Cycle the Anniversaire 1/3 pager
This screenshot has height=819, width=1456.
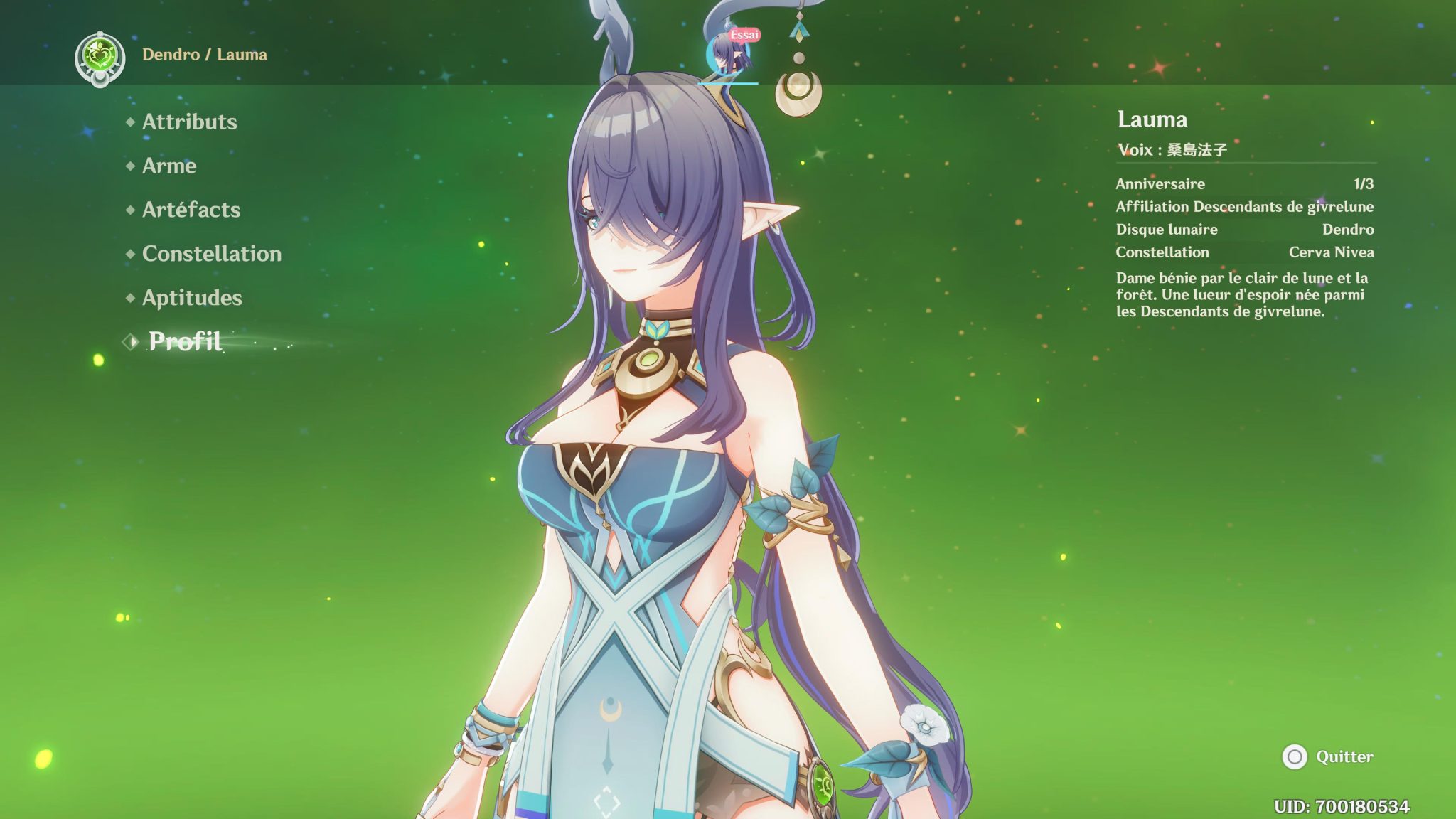[x=1364, y=183]
